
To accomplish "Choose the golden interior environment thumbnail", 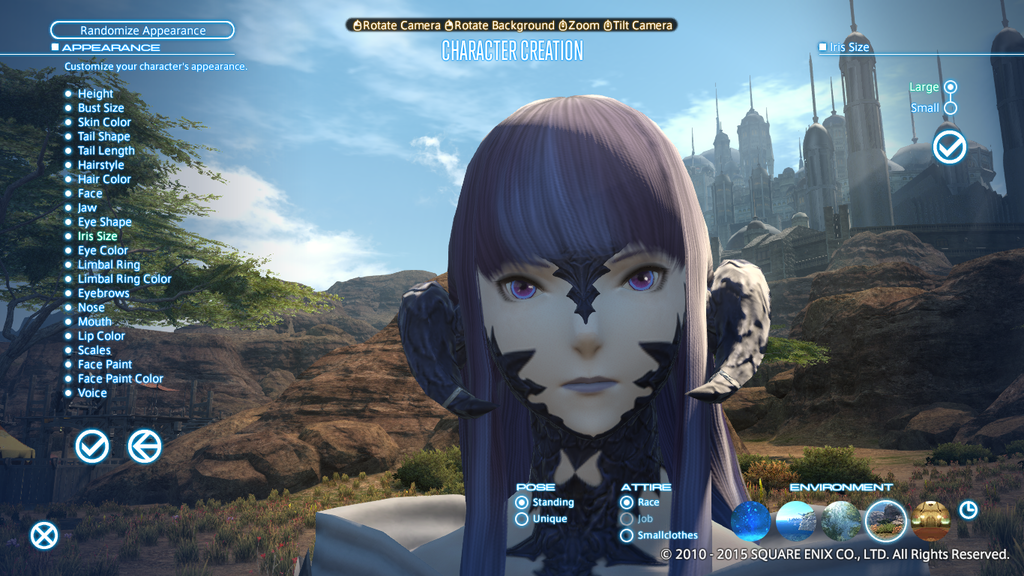I will (x=931, y=521).
